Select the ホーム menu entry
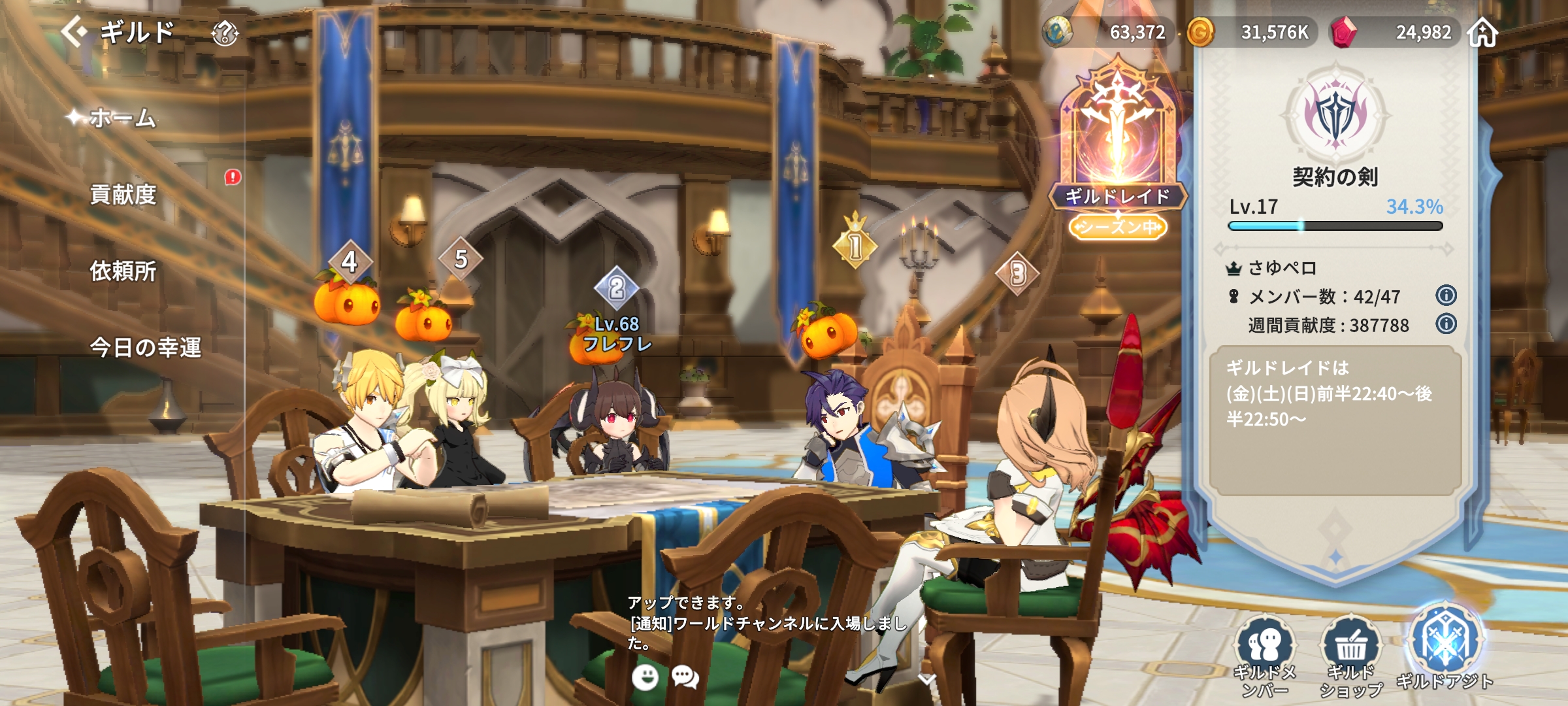 click(x=123, y=118)
